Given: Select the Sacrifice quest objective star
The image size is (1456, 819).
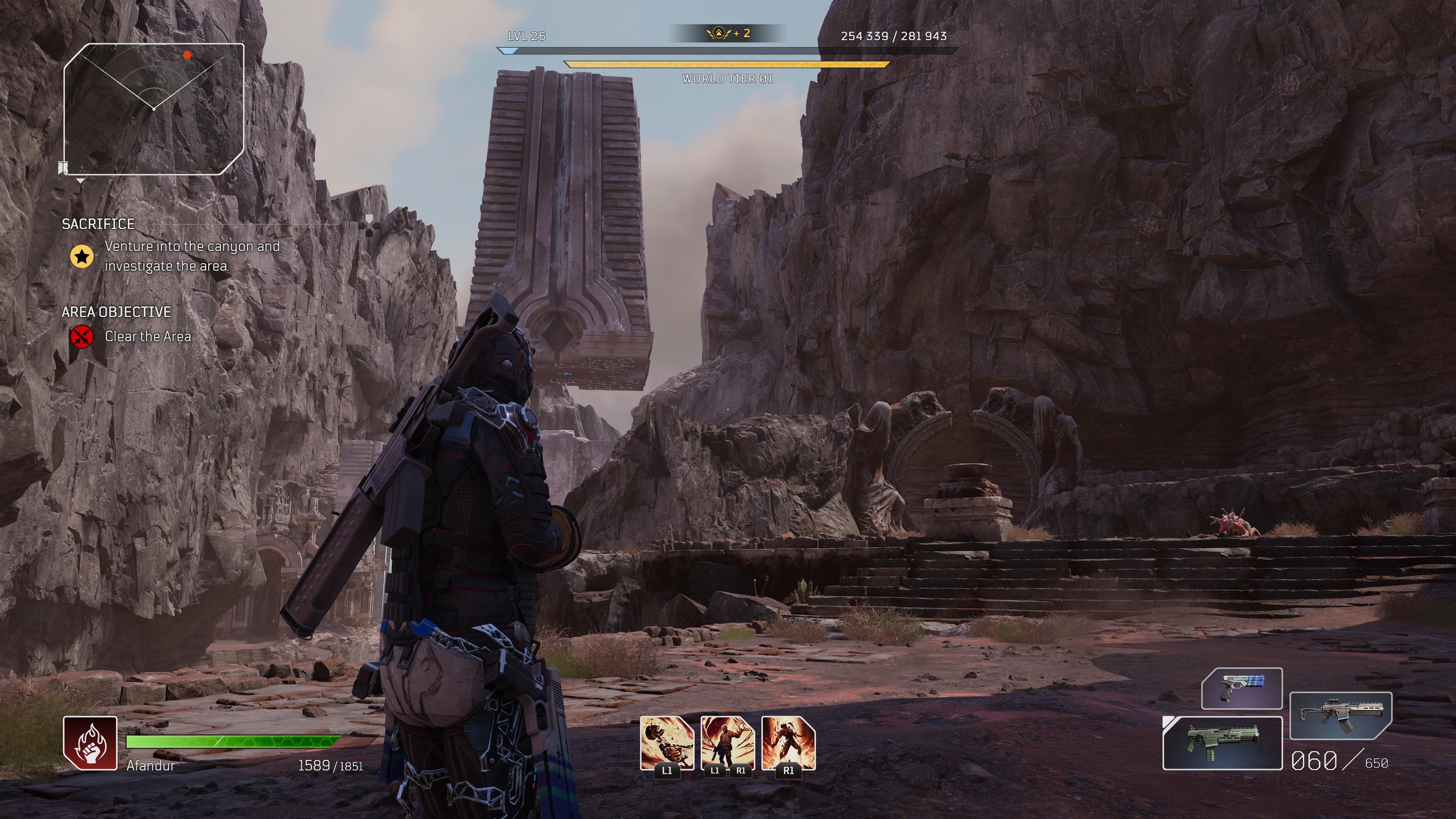Looking at the screenshot, I should [x=82, y=257].
